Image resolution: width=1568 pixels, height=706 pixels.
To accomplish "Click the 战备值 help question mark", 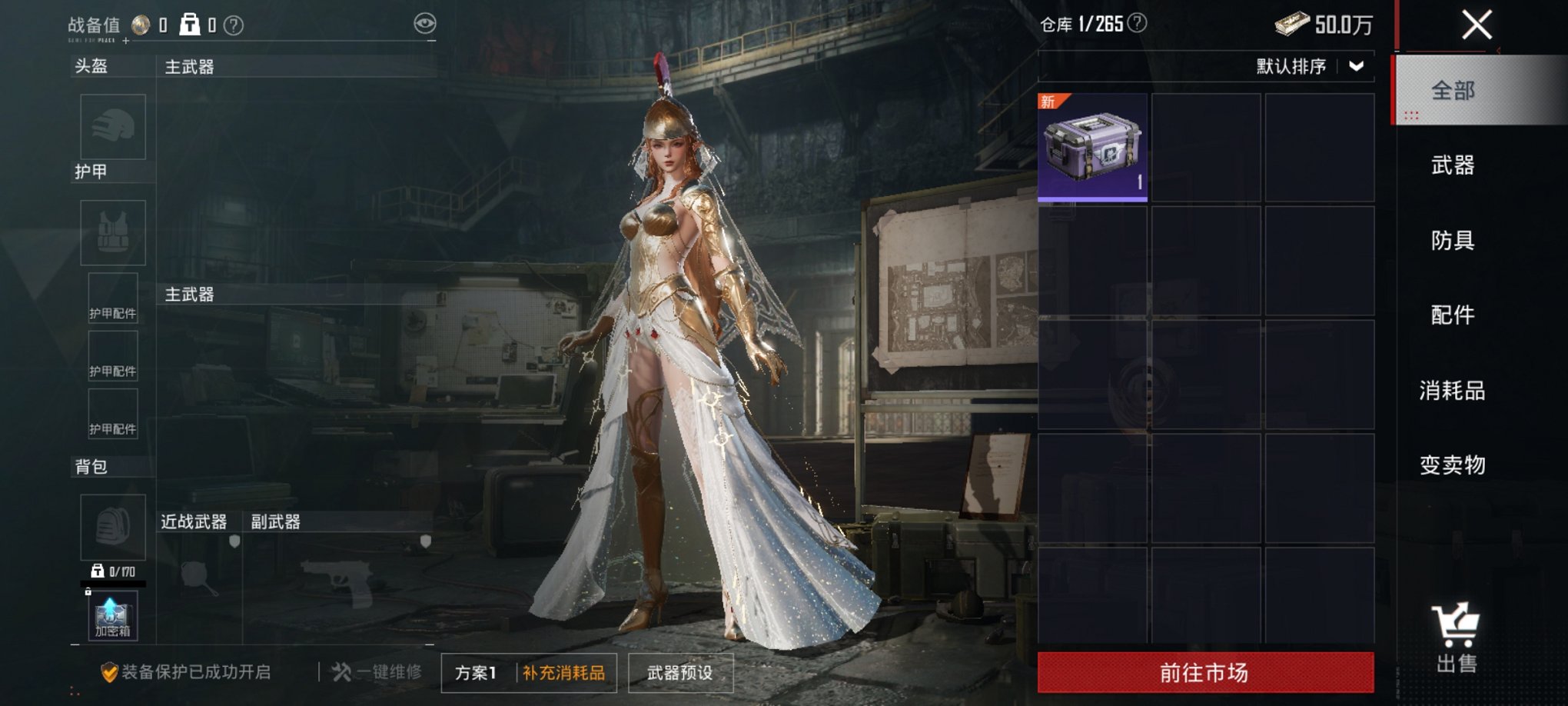I will click(234, 26).
